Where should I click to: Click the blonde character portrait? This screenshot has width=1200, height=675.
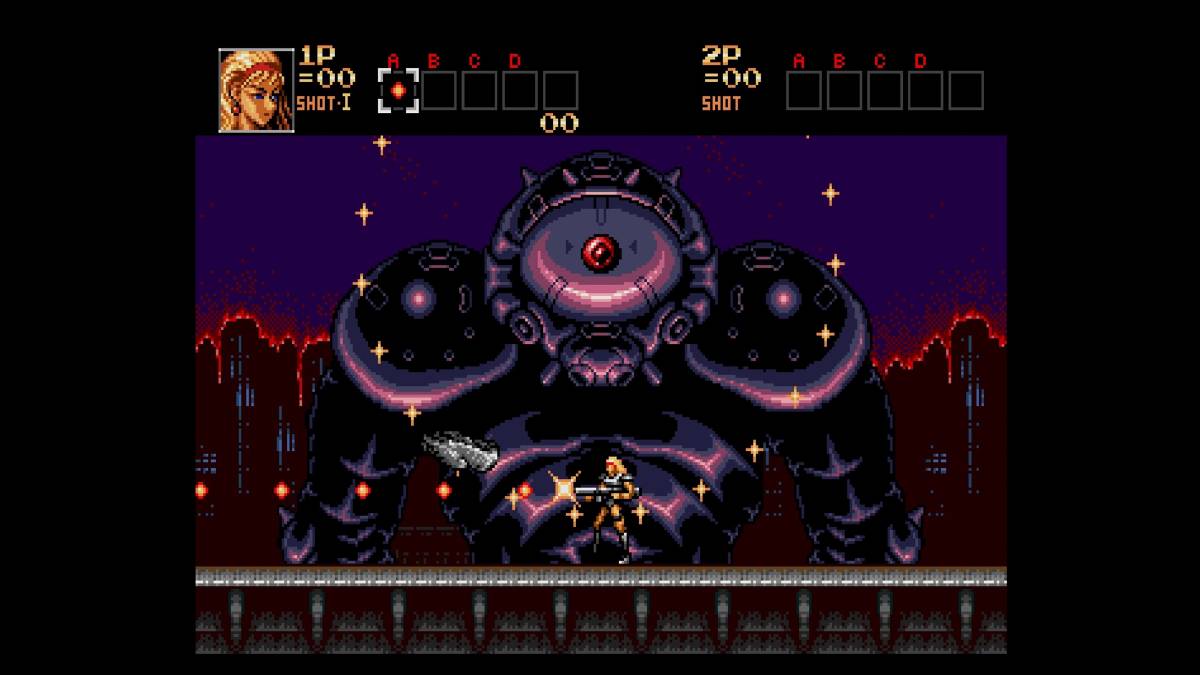(x=256, y=89)
